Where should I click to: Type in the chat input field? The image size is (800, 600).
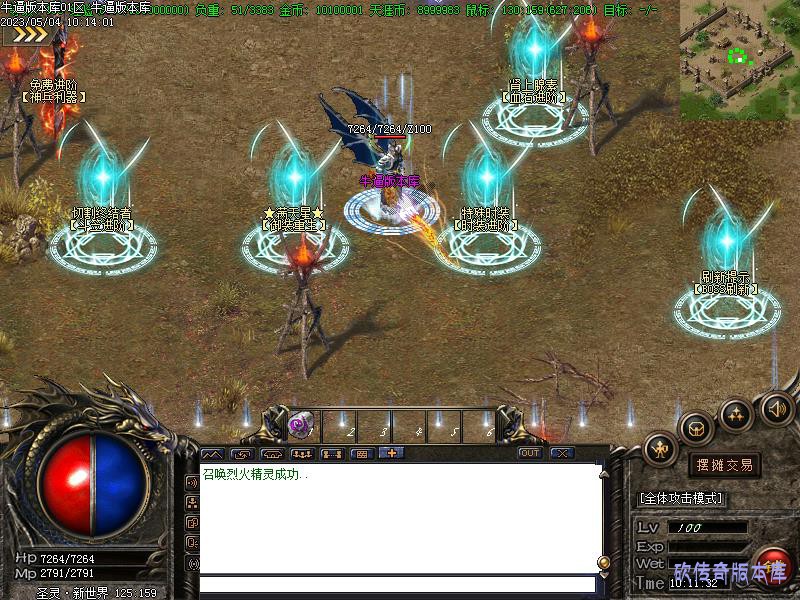(x=398, y=584)
